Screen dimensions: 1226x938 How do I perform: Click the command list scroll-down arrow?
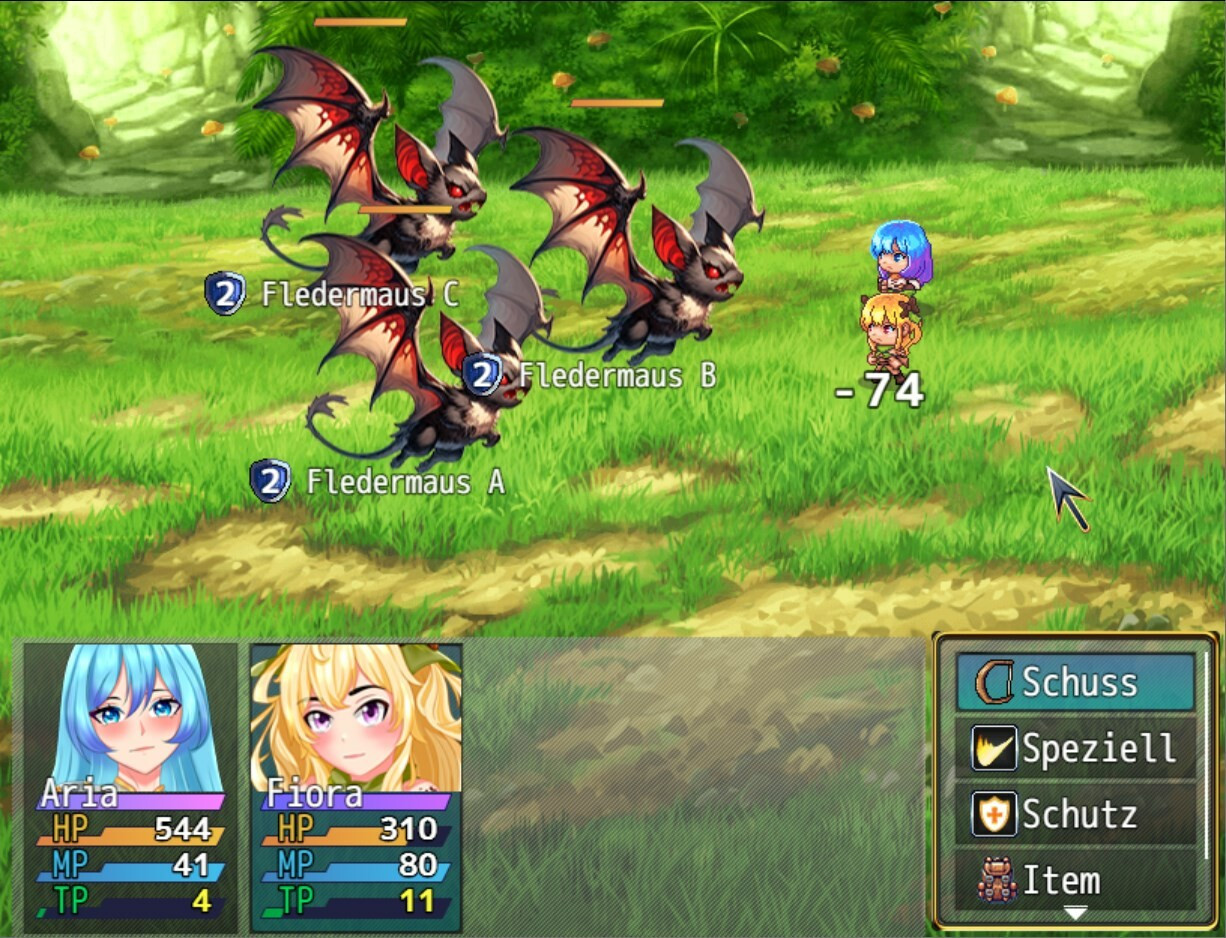tap(1075, 912)
